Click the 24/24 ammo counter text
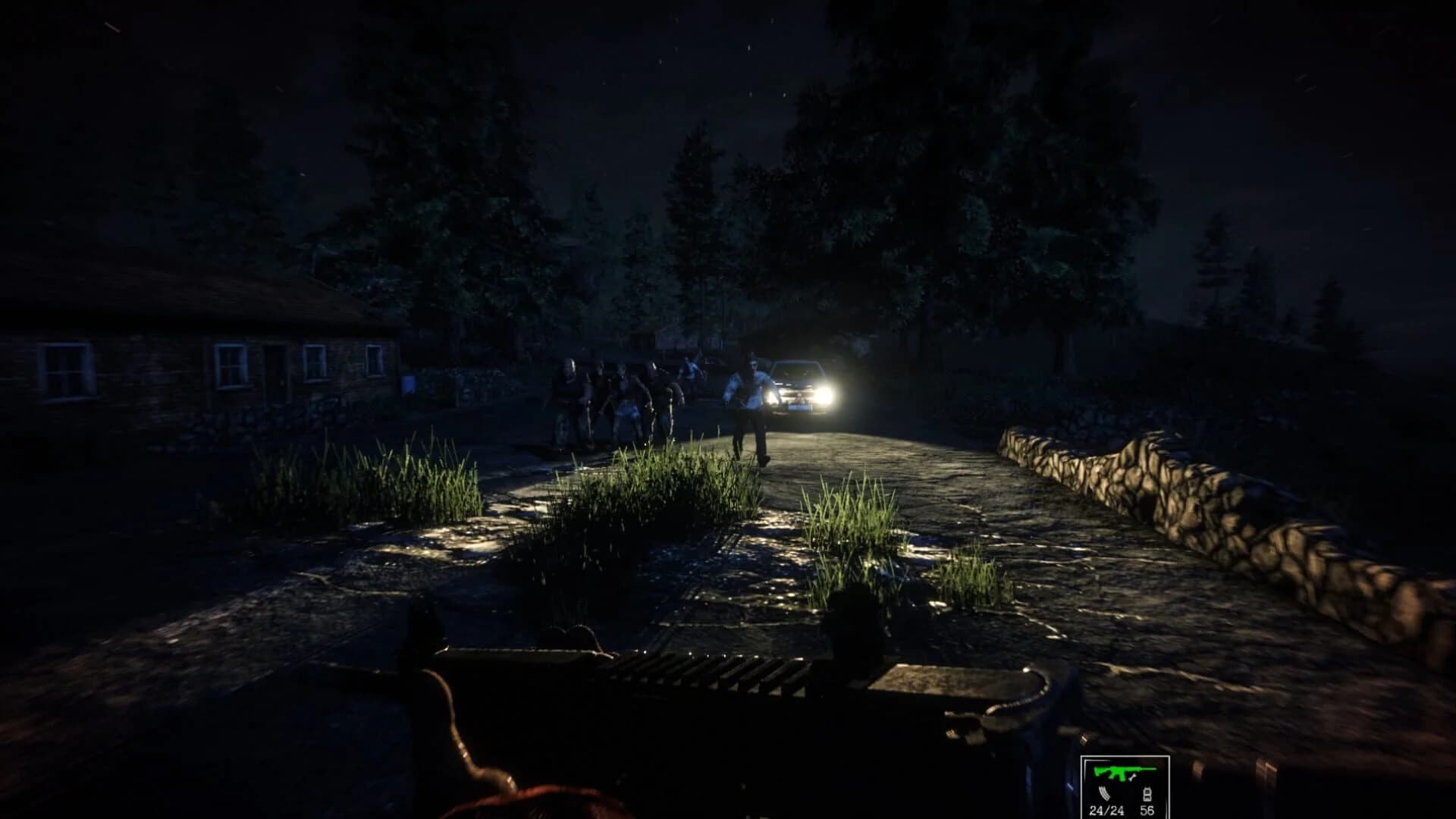Viewport: 1456px width, 819px height. click(1106, 811)
